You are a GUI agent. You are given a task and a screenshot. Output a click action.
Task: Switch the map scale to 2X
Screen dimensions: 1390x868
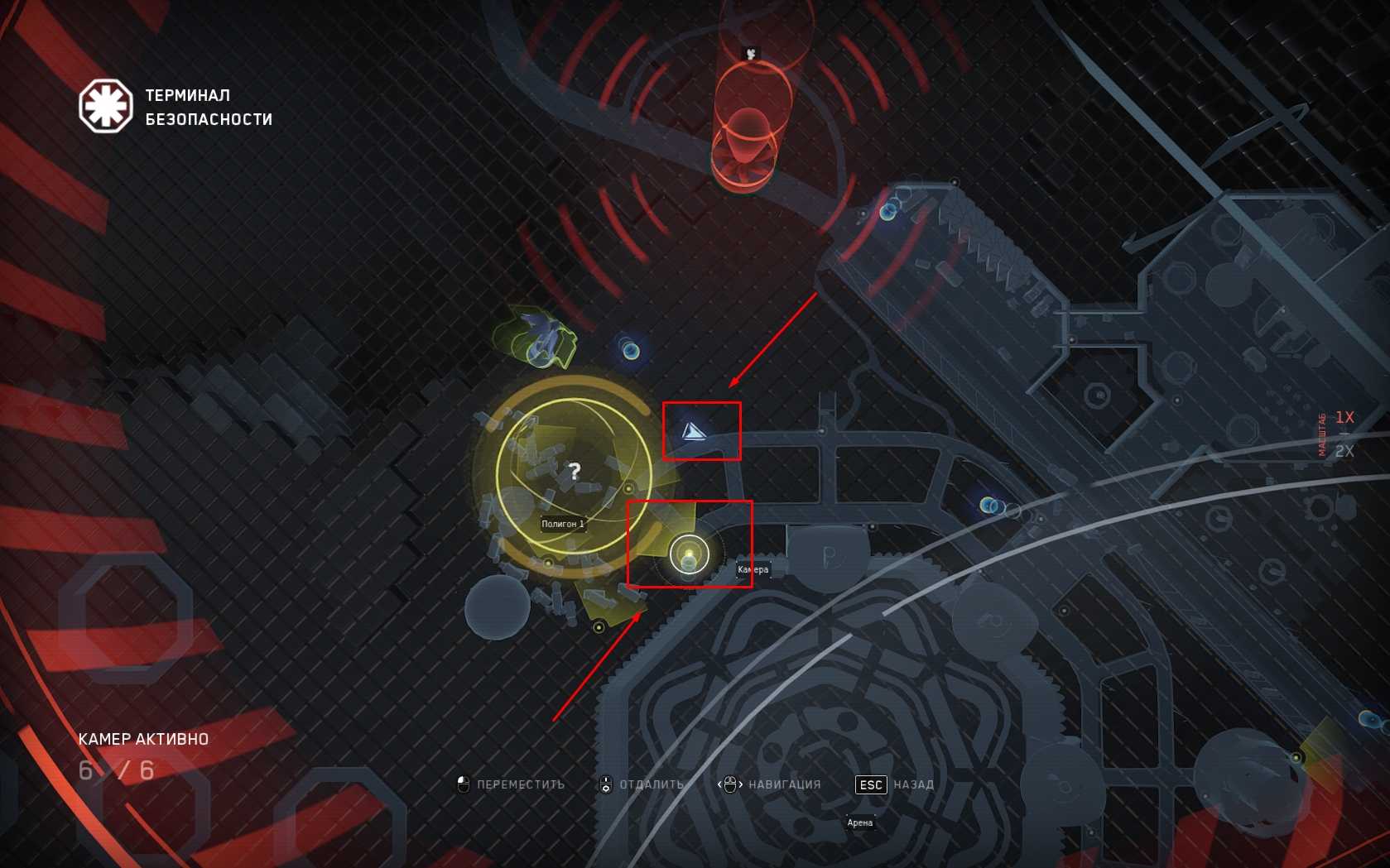pos(1344,451)
